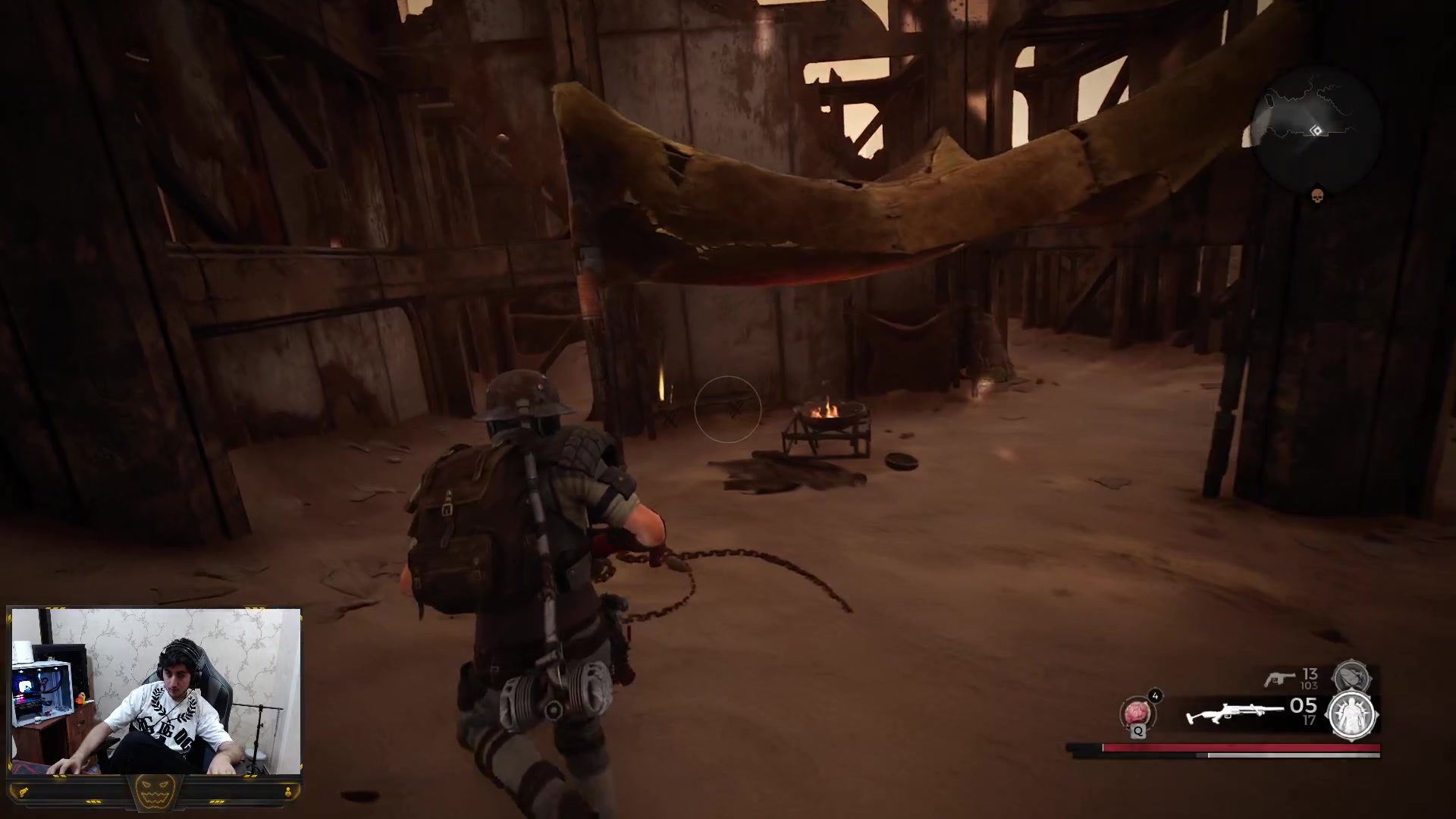Open the circular minimap
This screenshot has height=819, width=1456.
pyautogui.click(x=1316, y=130)
